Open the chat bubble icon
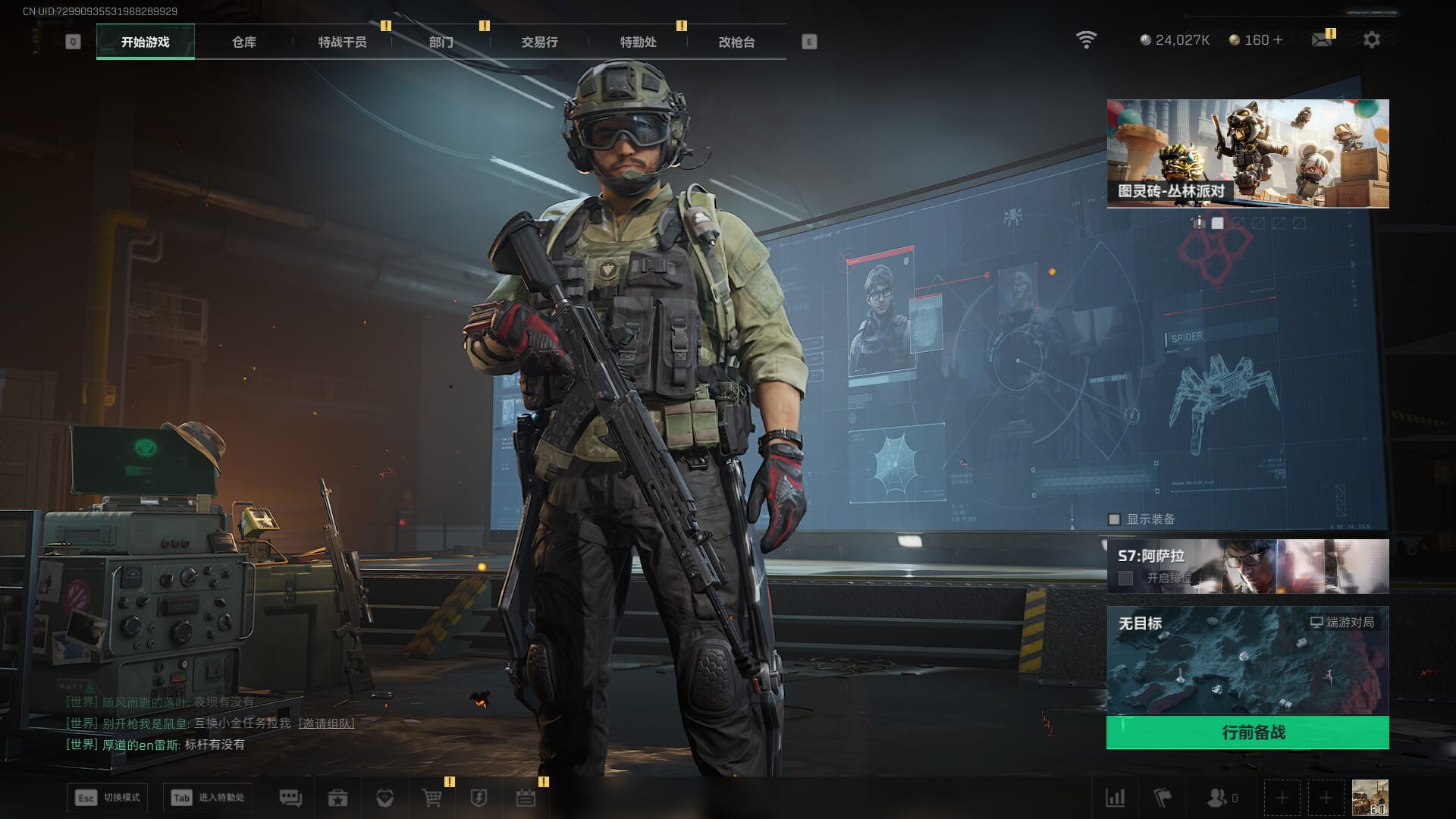Image resolution: width=1456 pixels, height=819 pixels. tap(290, 798)
